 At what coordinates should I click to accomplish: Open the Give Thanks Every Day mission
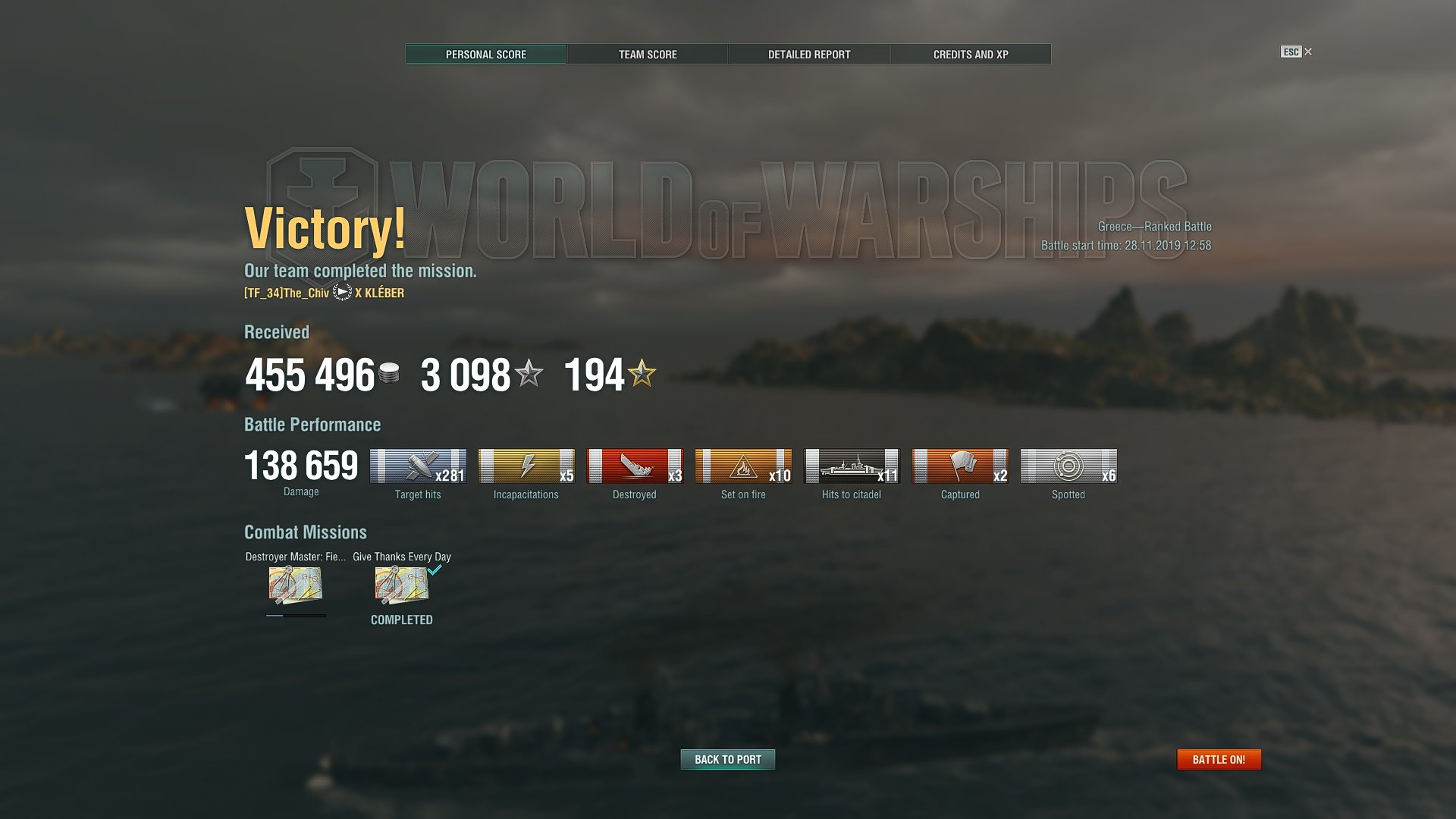click(401, 585)
